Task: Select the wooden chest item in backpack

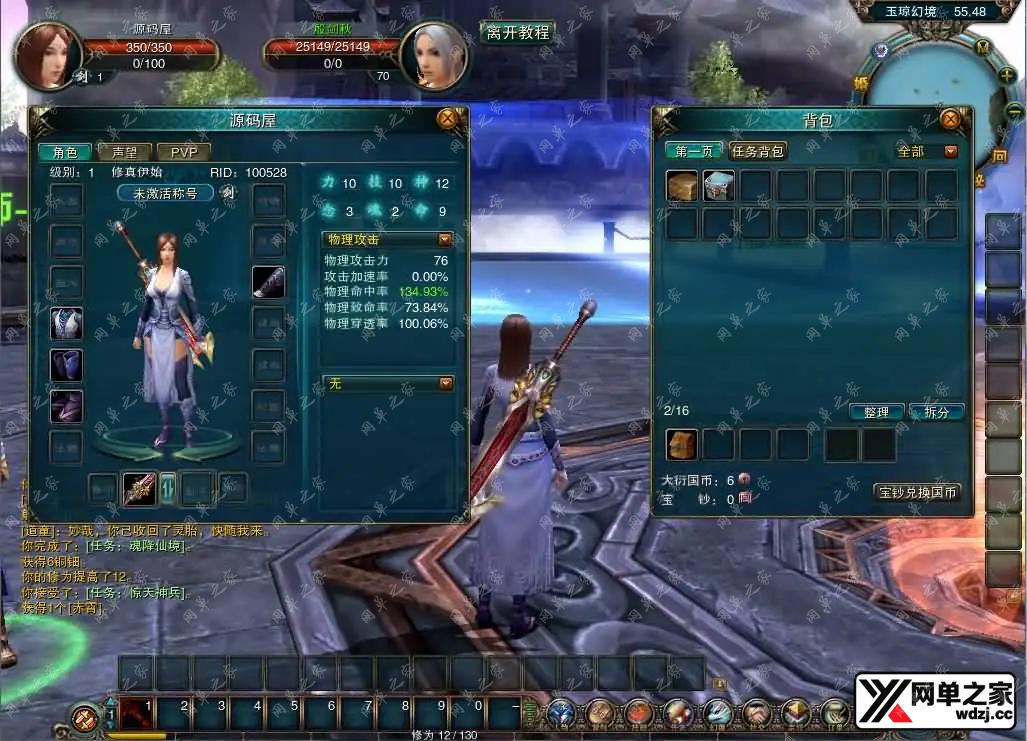Action: (682, 186)
